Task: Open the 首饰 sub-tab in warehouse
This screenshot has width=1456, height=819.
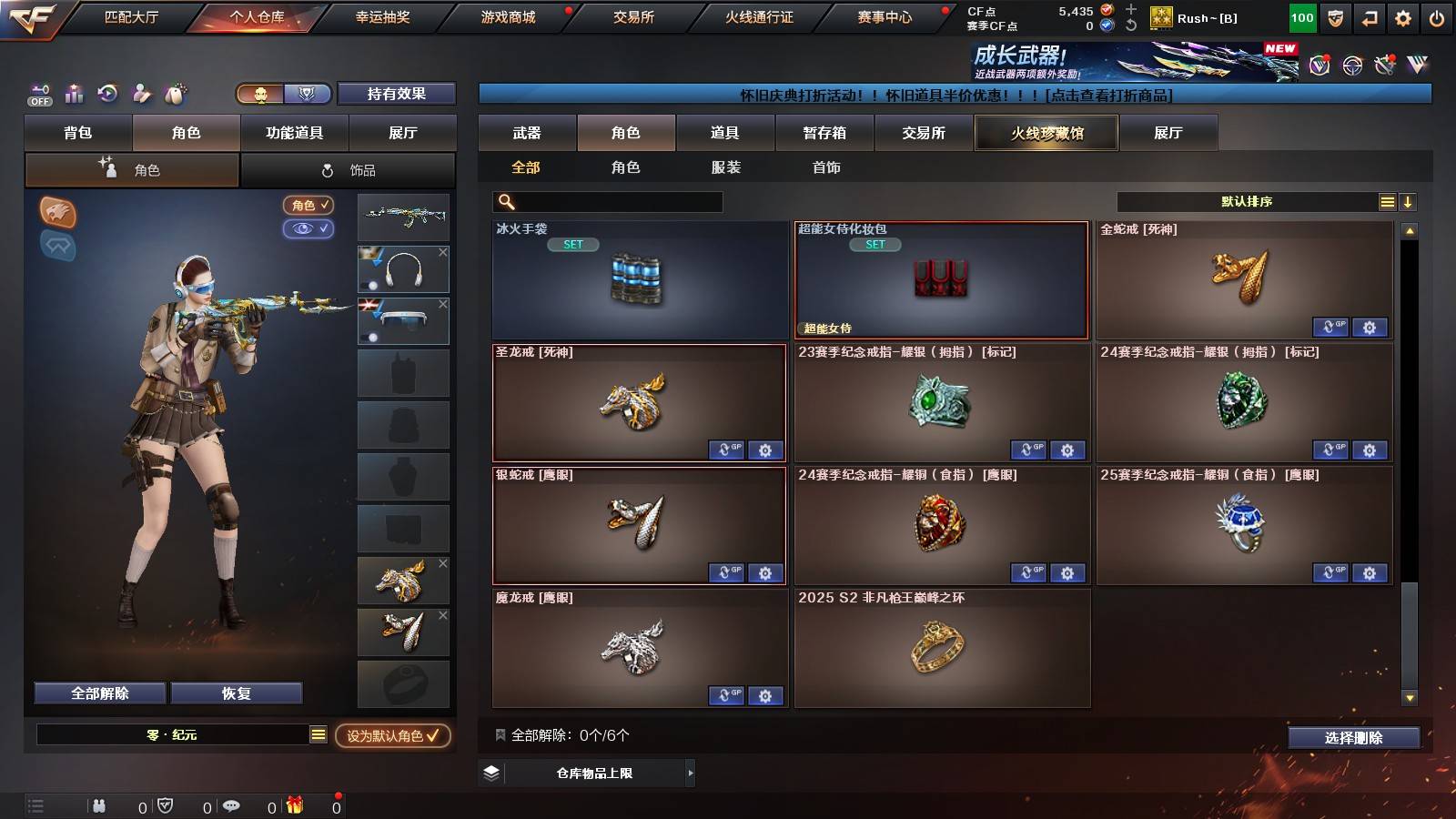Action: [826, 167]
